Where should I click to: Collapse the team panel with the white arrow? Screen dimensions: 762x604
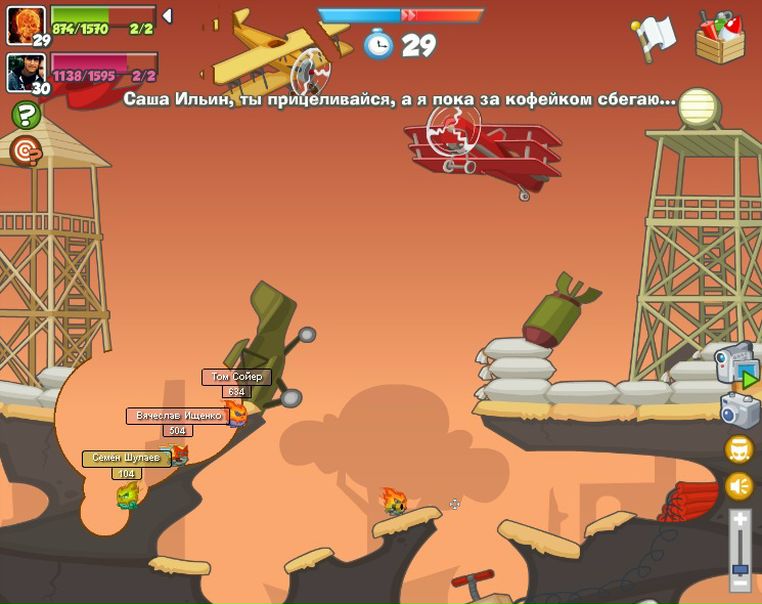pyautogui.click(x=167, y=16)
